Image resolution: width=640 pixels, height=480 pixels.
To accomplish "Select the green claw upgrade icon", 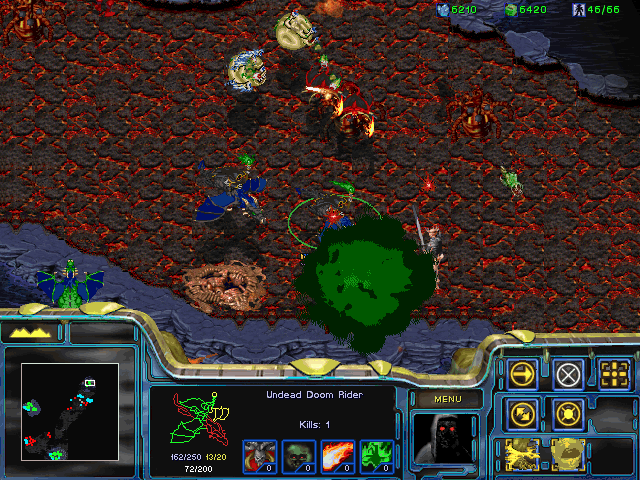I will pos(374,454).
